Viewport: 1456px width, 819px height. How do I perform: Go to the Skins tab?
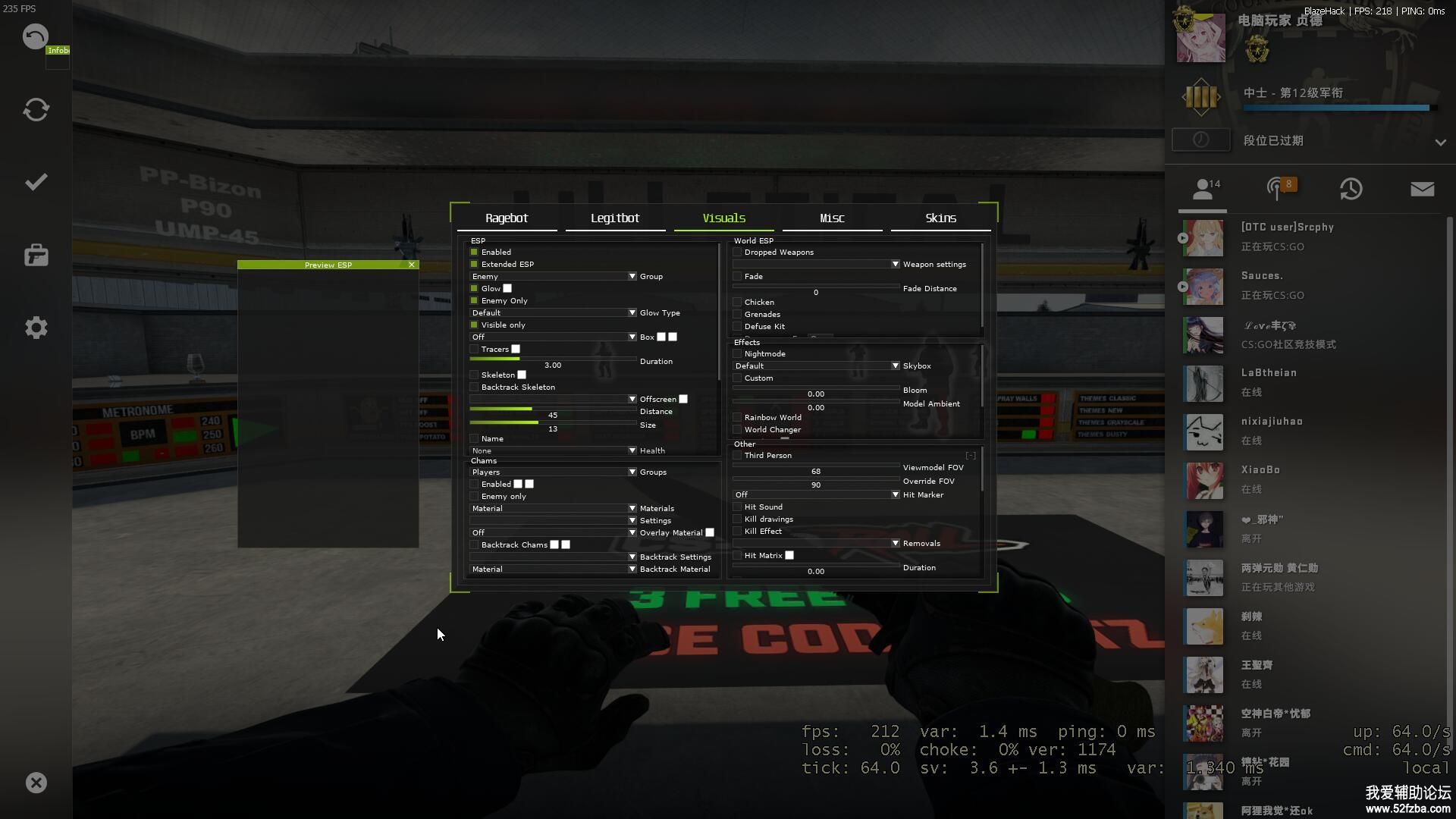pyautogui.click(x=940, y=218)
